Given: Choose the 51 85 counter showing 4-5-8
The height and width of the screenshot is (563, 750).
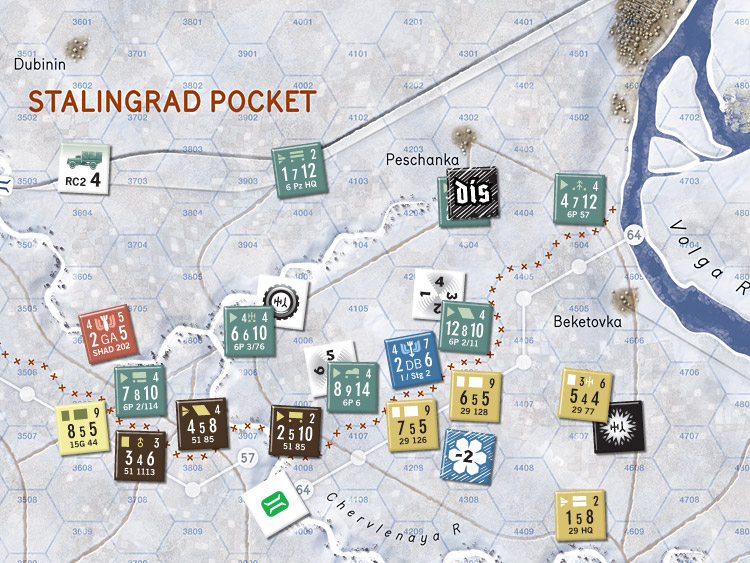Looking at the screenshot, I should point(203,425).
